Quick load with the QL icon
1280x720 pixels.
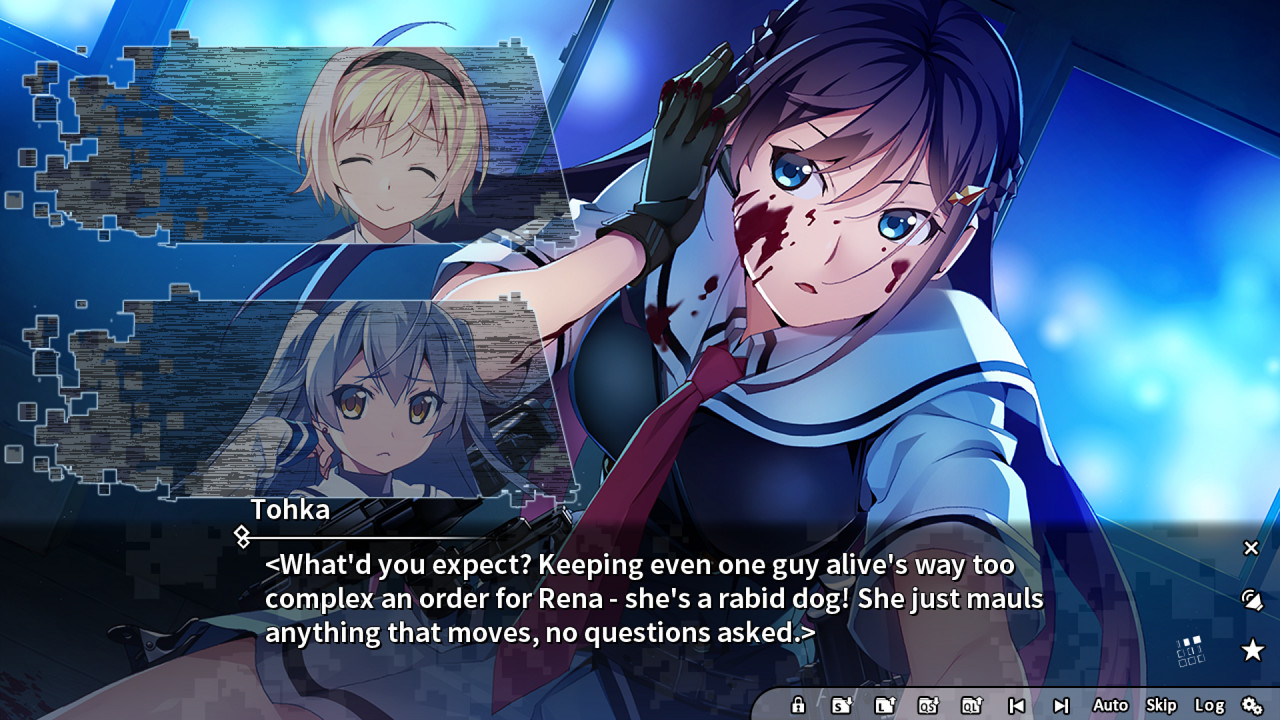tap(971, 705)
